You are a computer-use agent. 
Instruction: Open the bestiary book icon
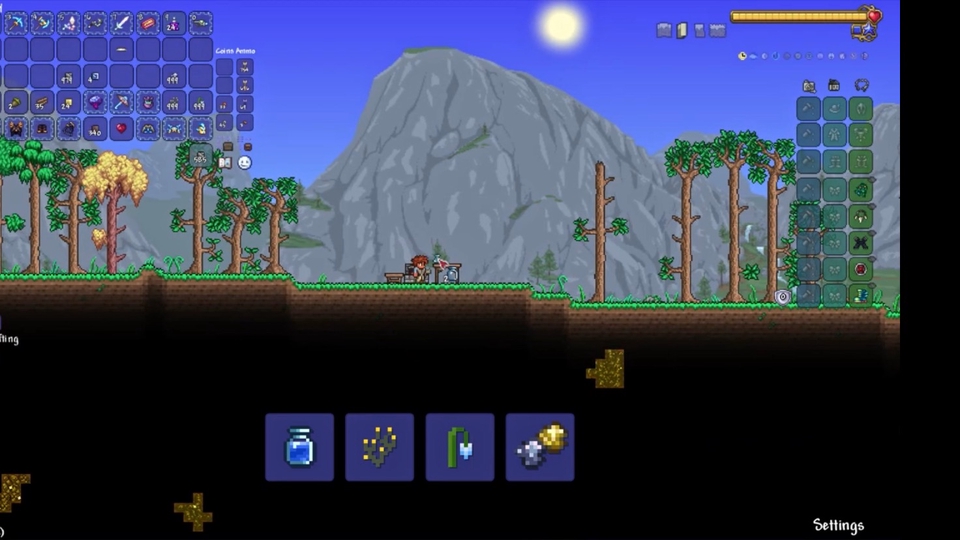226,163
